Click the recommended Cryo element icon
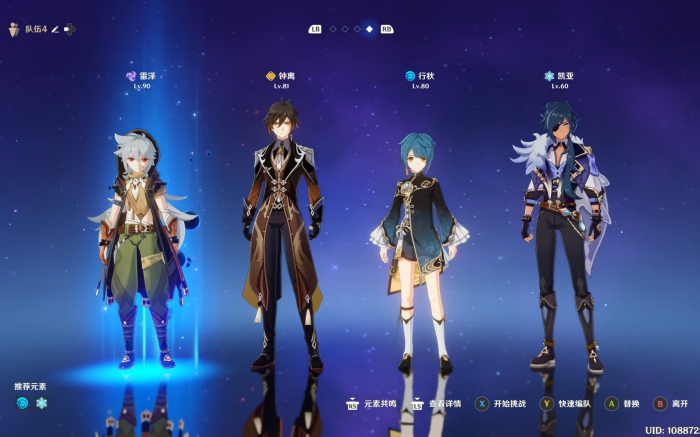 (x=41, y=403)
